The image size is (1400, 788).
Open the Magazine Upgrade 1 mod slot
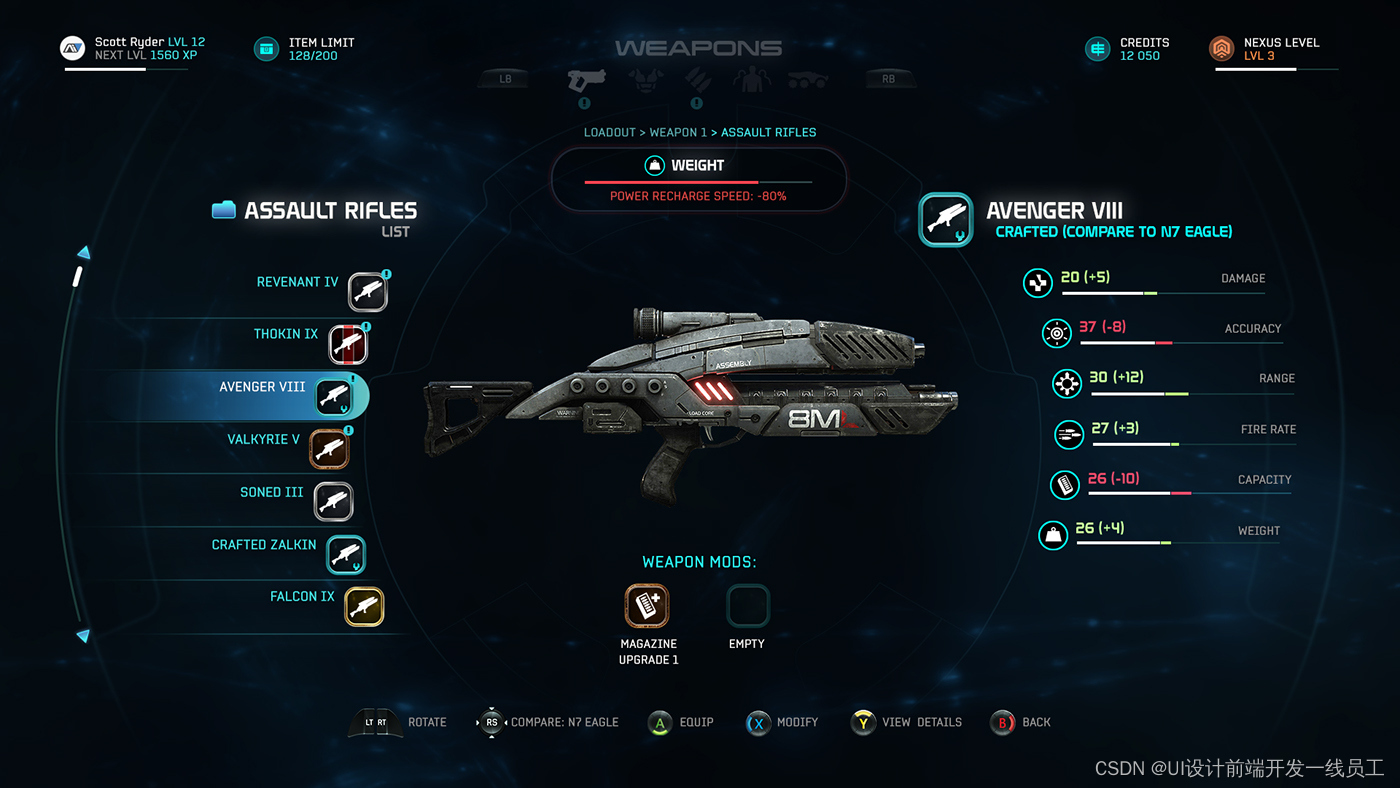pyautogui.click(x=647, y=606)
